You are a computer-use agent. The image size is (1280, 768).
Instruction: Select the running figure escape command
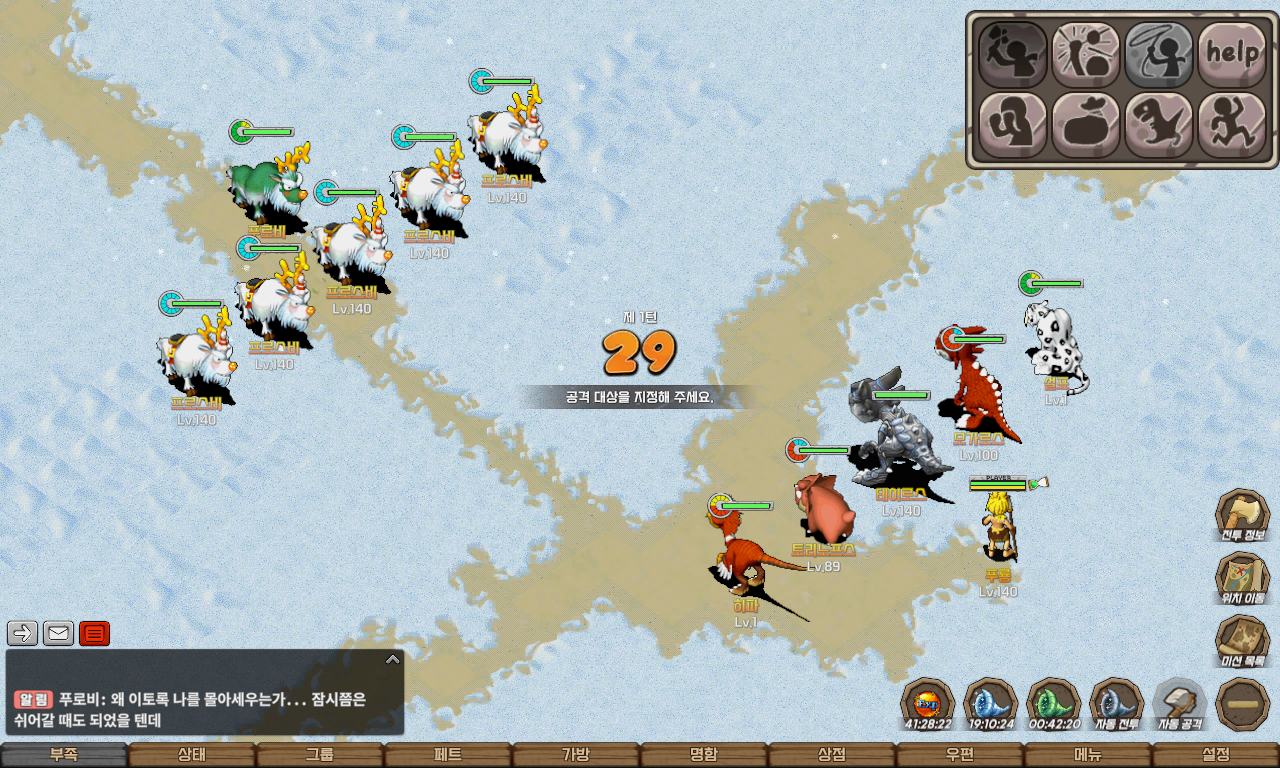(x=1232, y=126)
